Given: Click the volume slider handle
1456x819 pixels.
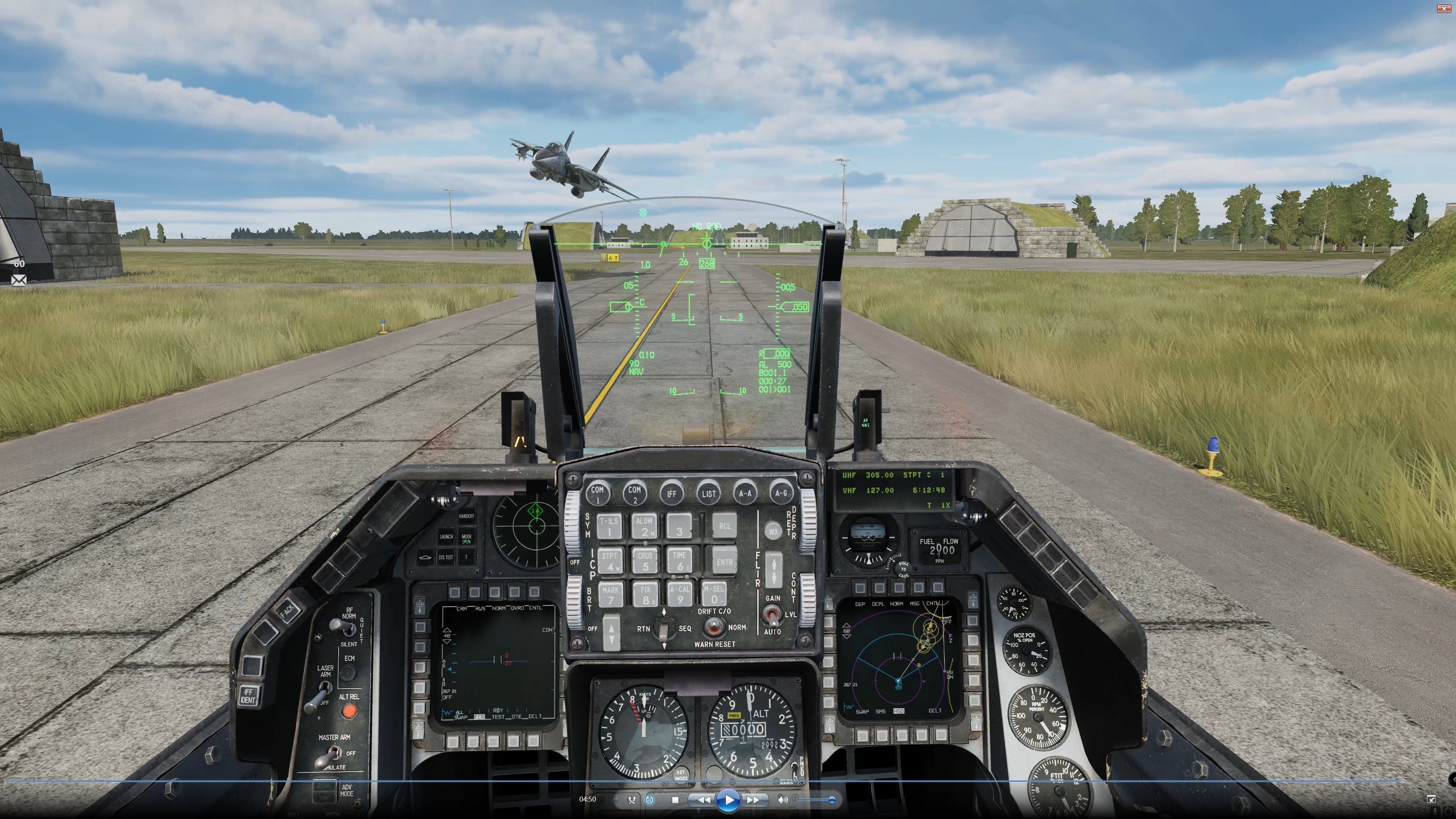Looking at the screenshot, I should [x=832, y=799].
